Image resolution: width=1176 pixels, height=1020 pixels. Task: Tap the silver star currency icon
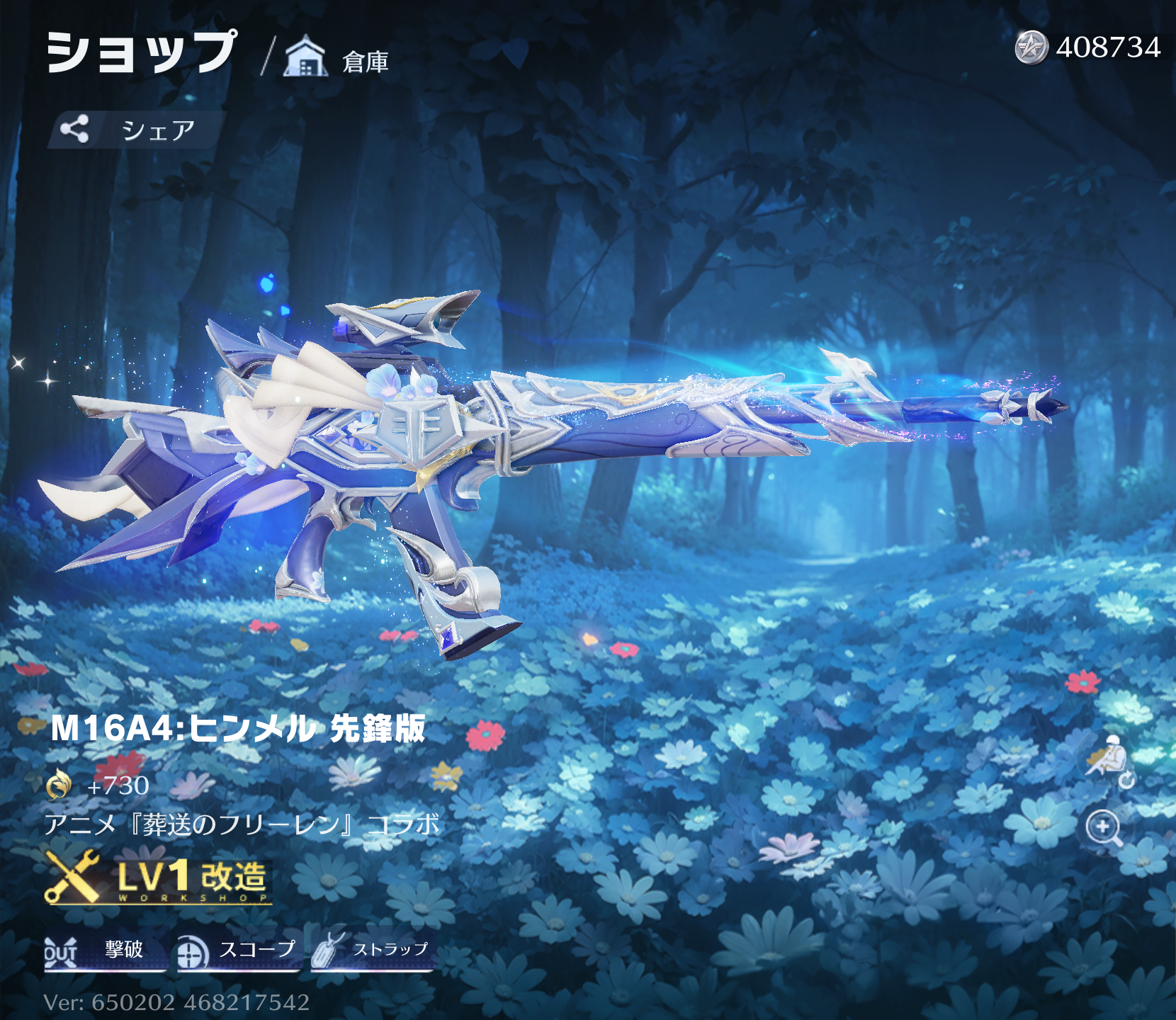[1031, 48]
